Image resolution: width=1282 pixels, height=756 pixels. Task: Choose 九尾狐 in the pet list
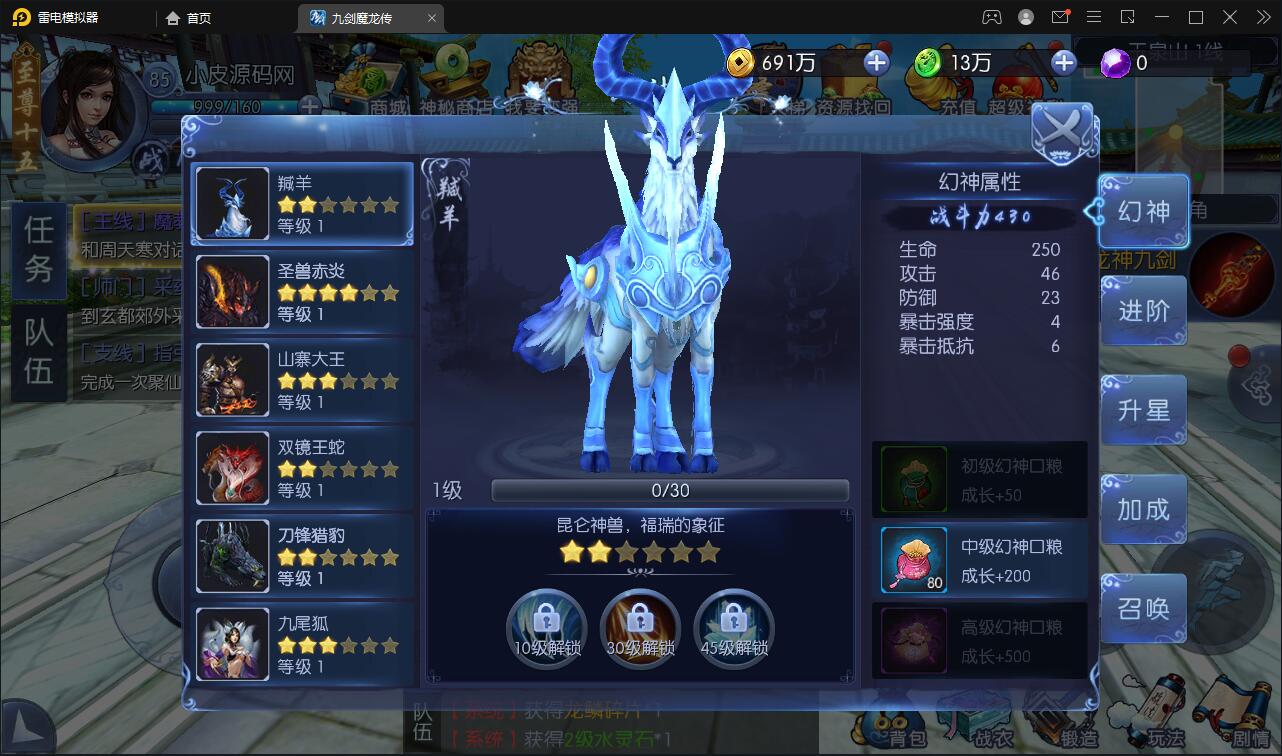pyautogui.click(x=302, y=644)
